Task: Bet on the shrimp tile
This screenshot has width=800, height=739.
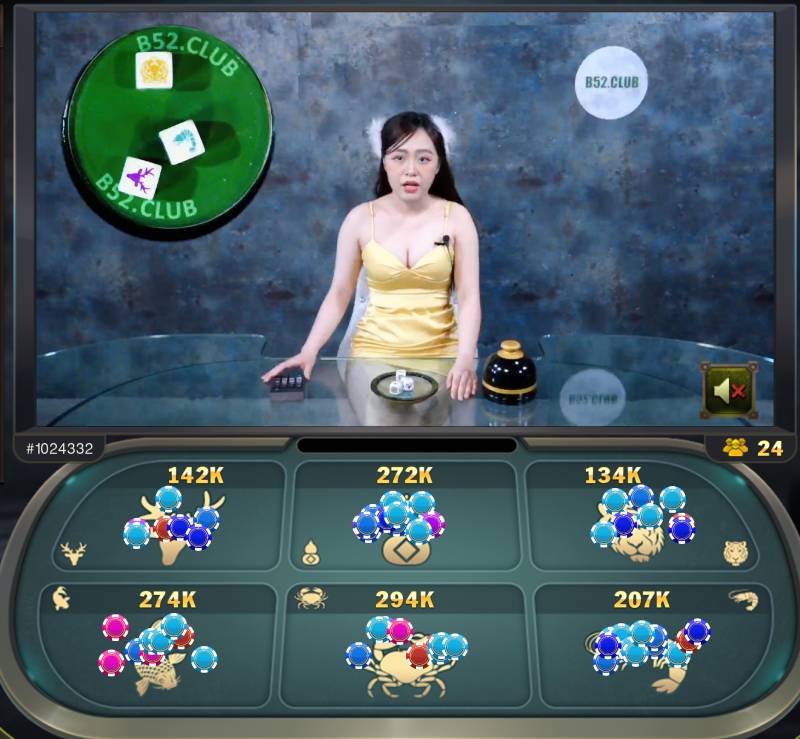Action: click(645, 643)
